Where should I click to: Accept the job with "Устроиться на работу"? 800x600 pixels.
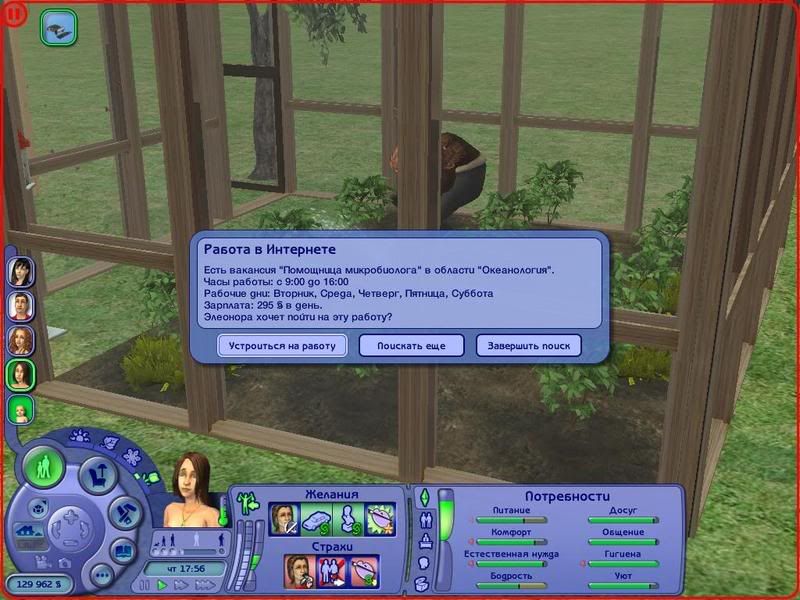pos(283,345)
